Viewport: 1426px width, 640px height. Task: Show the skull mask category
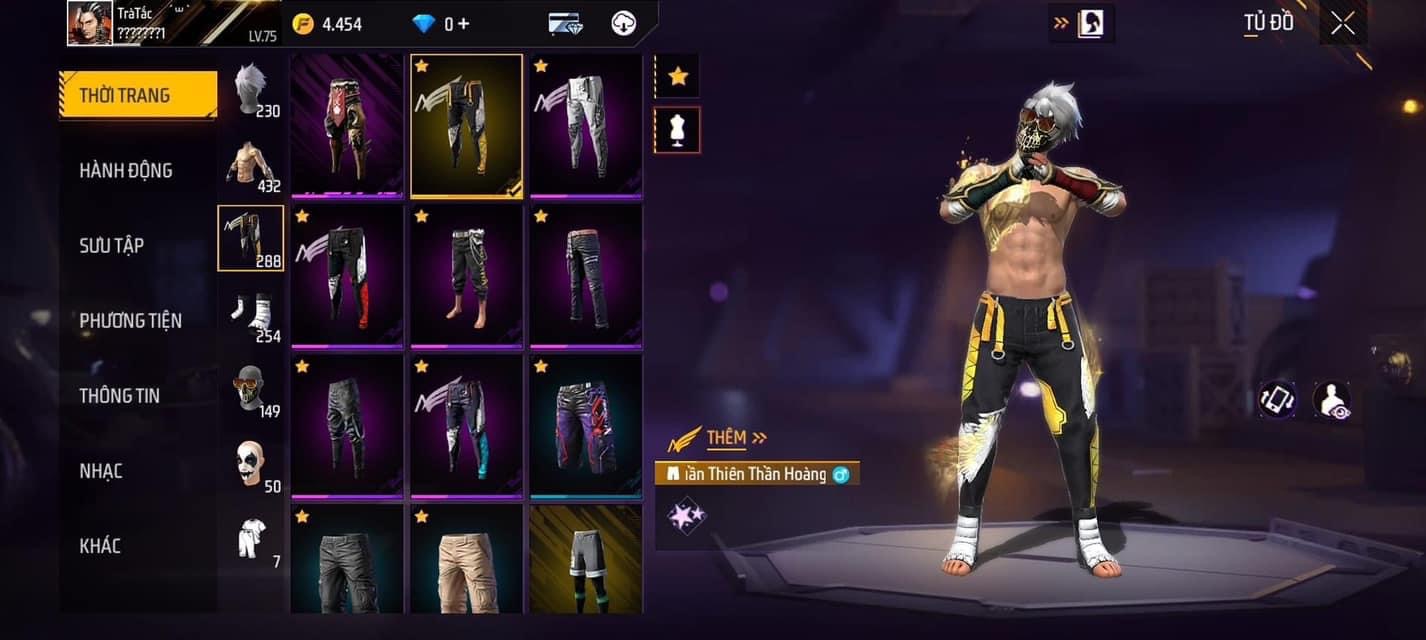click(x=250, y=389)
